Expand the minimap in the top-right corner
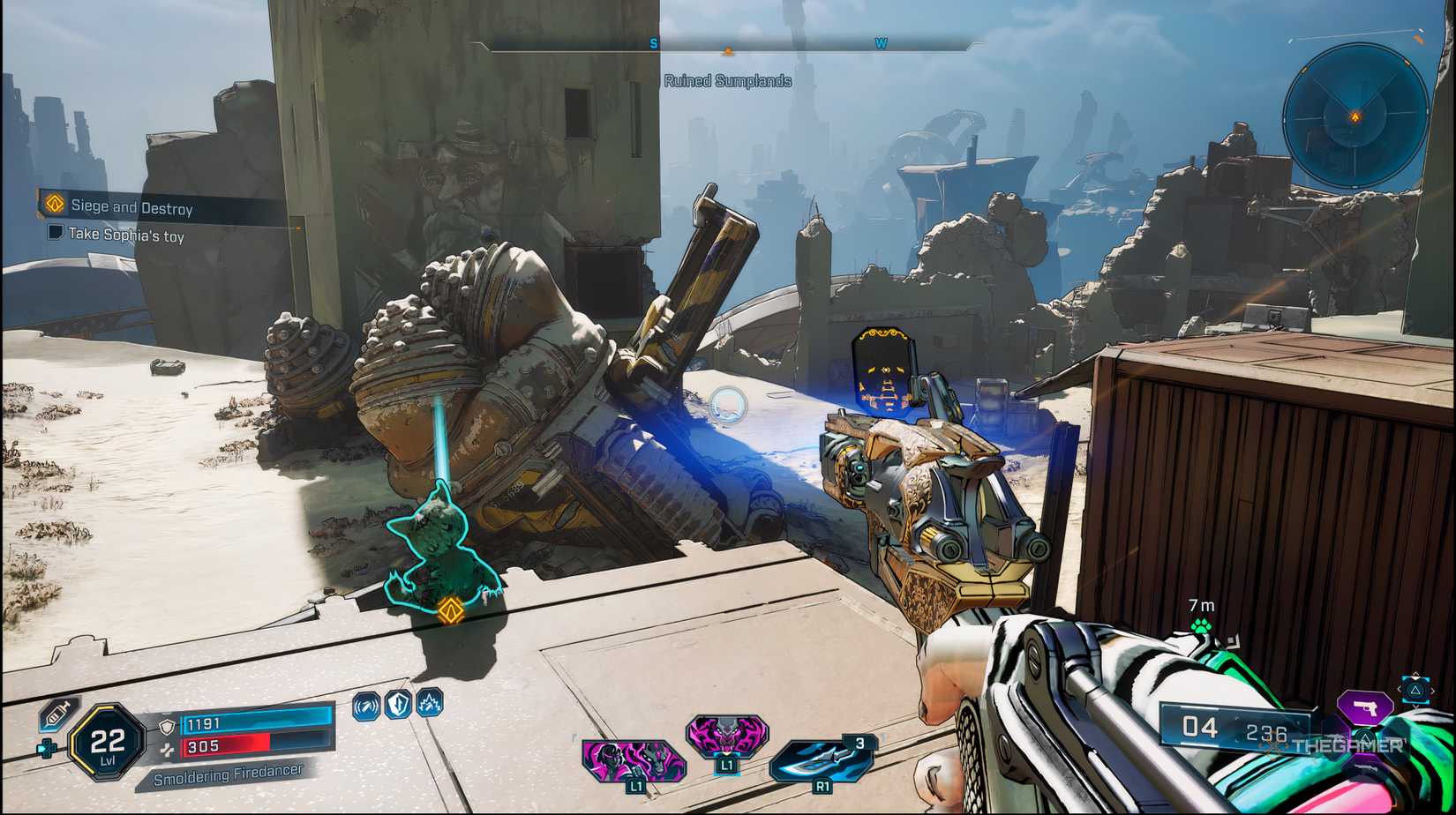 tap(1355, 113)
